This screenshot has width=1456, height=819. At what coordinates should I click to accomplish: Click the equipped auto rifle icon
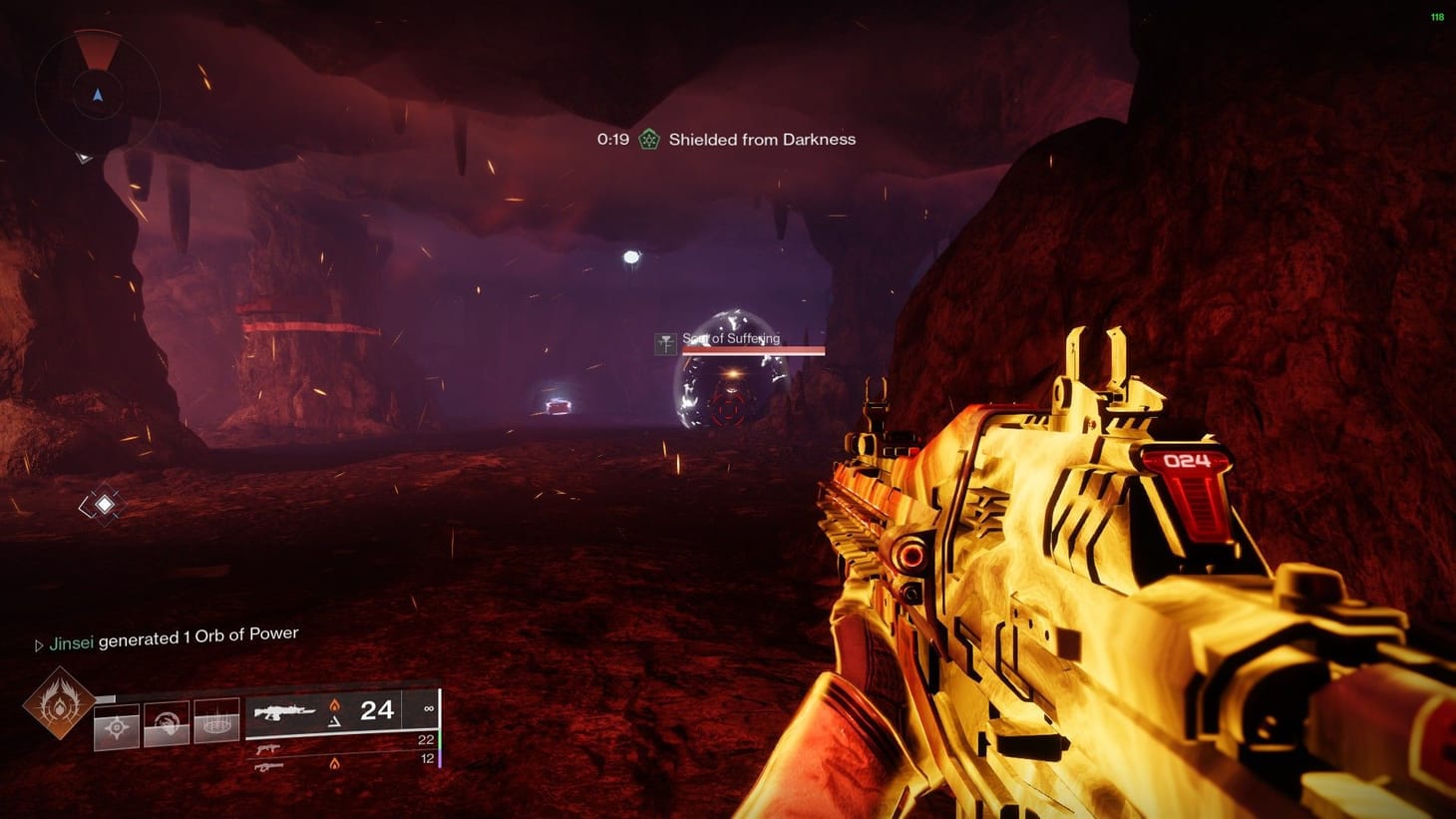point(285,712)
